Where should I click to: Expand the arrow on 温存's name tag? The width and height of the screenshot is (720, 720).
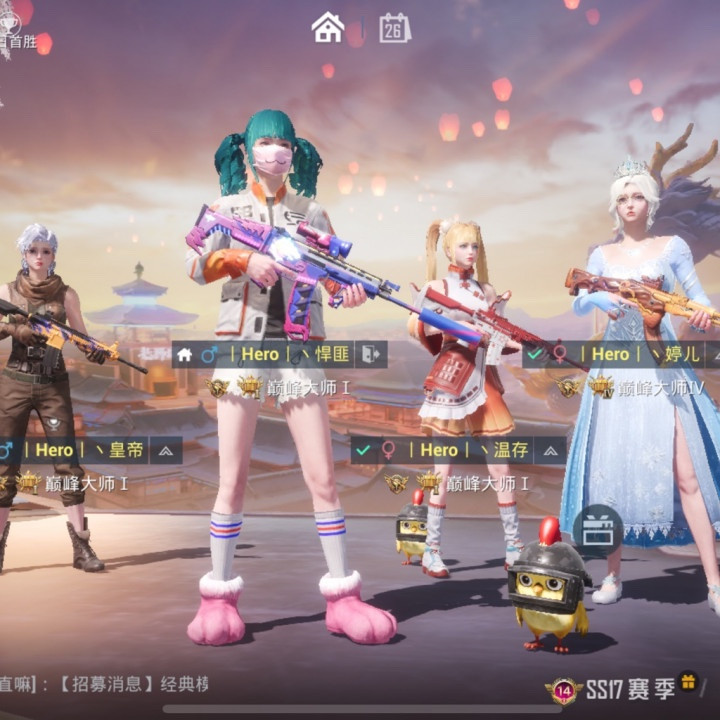click(x=550, y=450)
